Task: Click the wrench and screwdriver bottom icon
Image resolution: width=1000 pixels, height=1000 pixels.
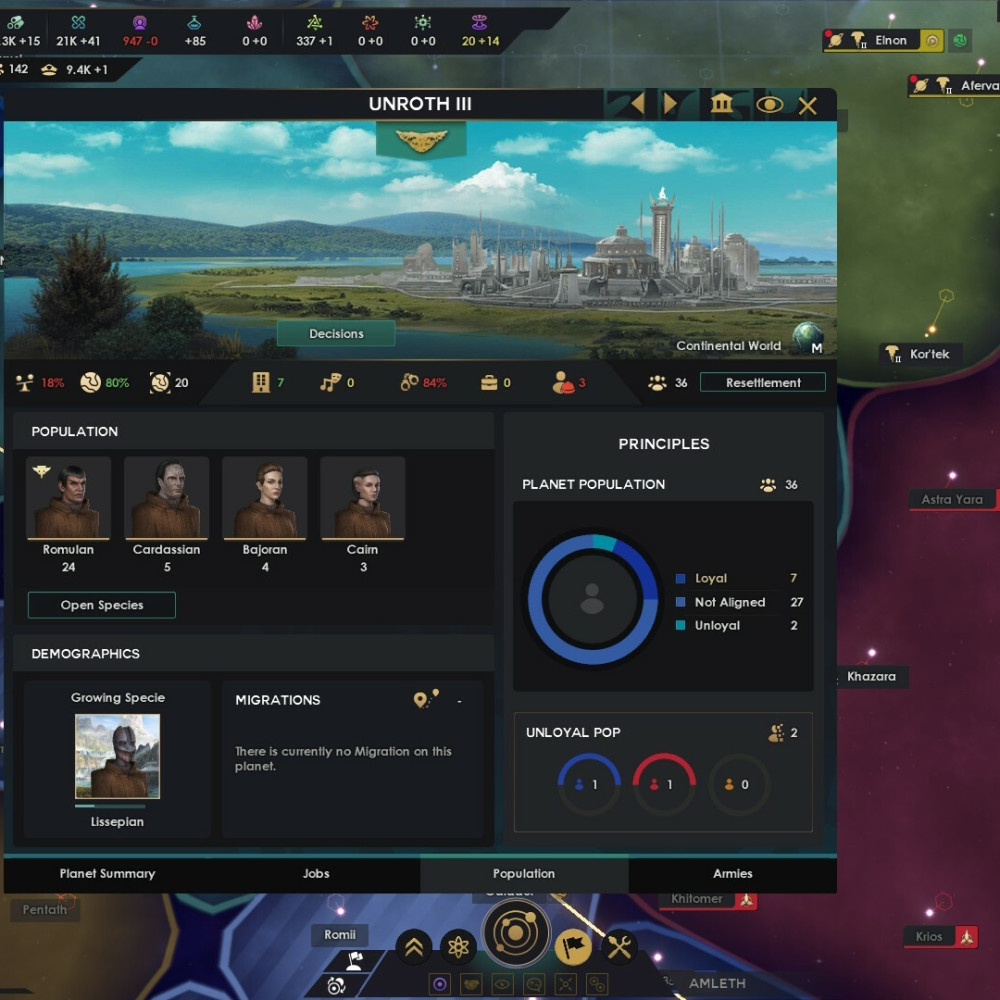Action: point(620,945)
